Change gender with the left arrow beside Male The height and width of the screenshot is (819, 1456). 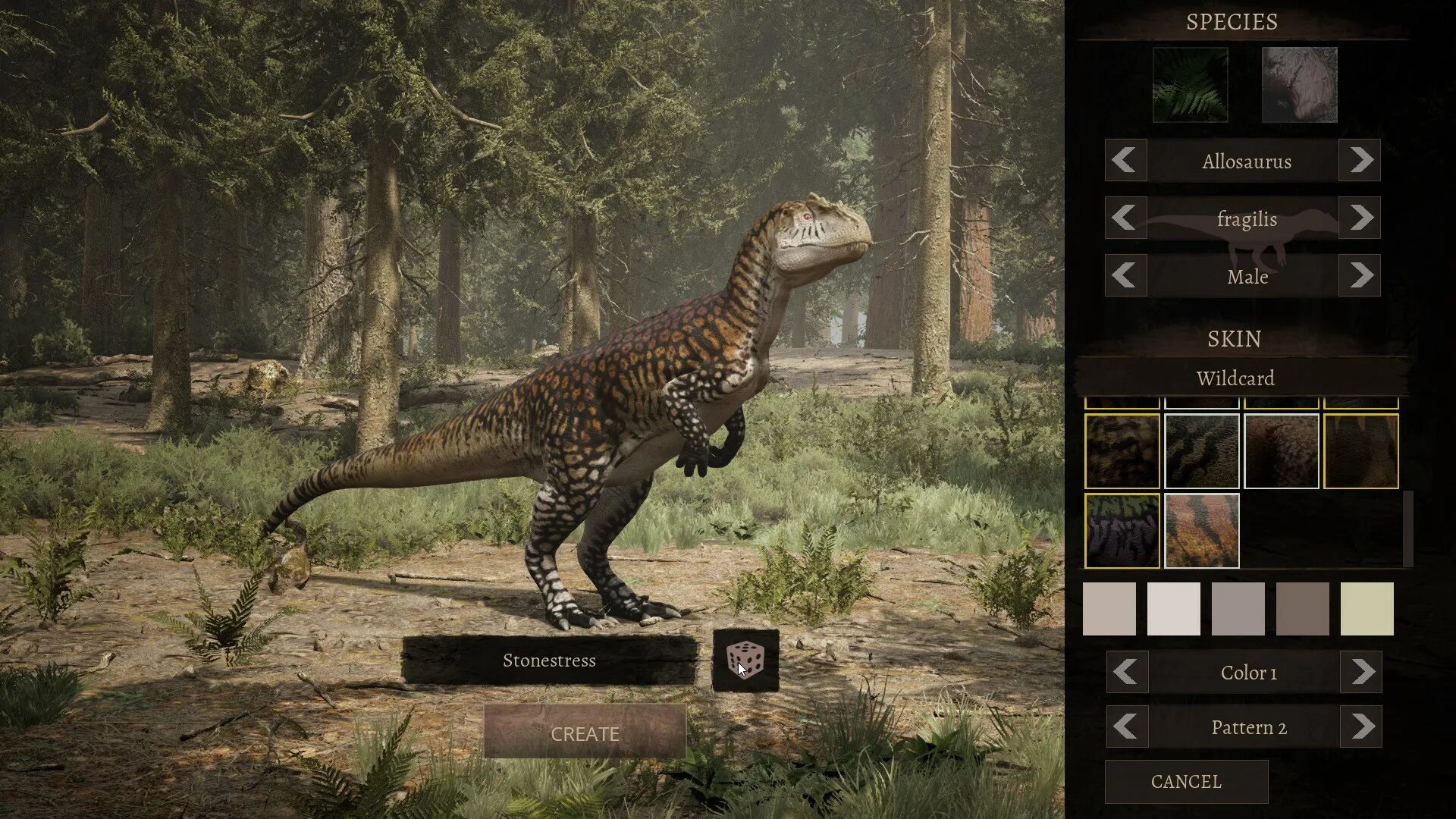[1125, 275]
